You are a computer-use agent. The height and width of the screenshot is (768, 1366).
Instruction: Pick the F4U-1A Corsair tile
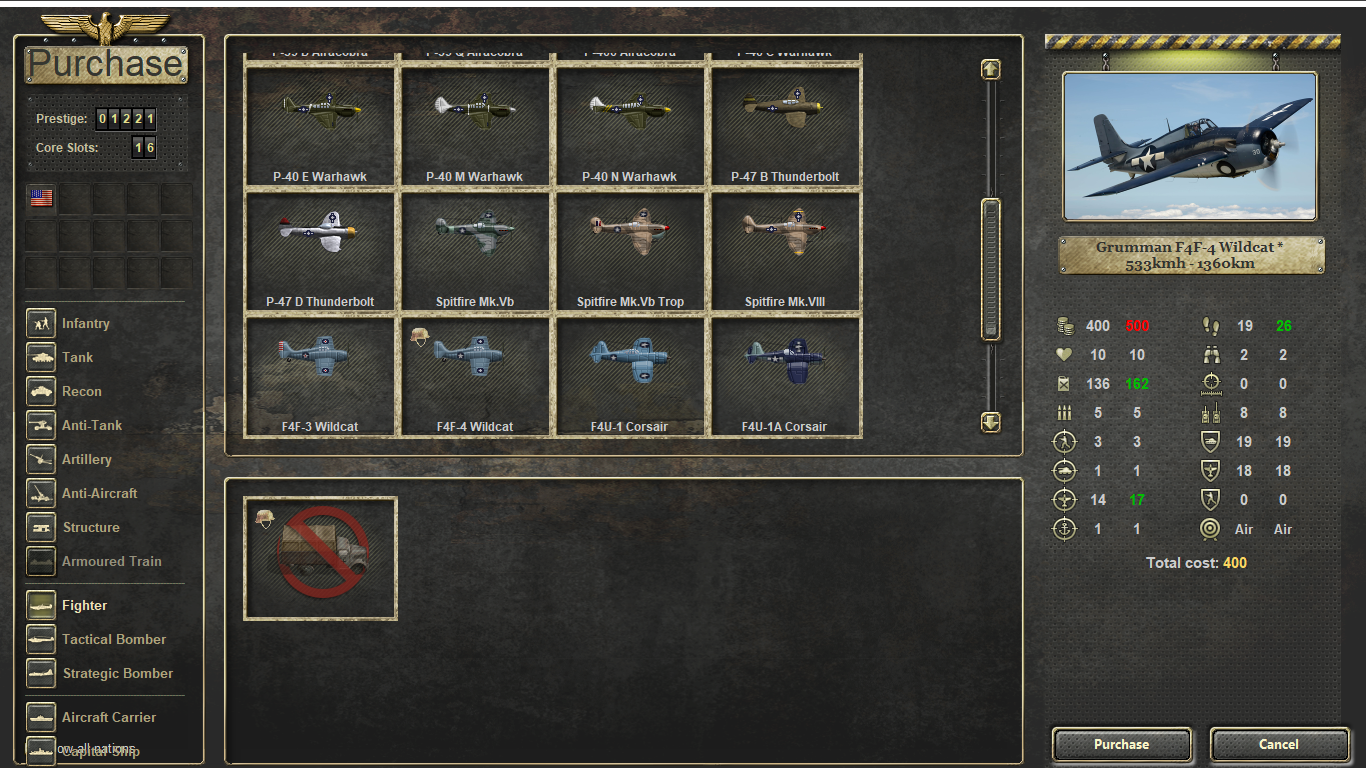tap(784, 376)
